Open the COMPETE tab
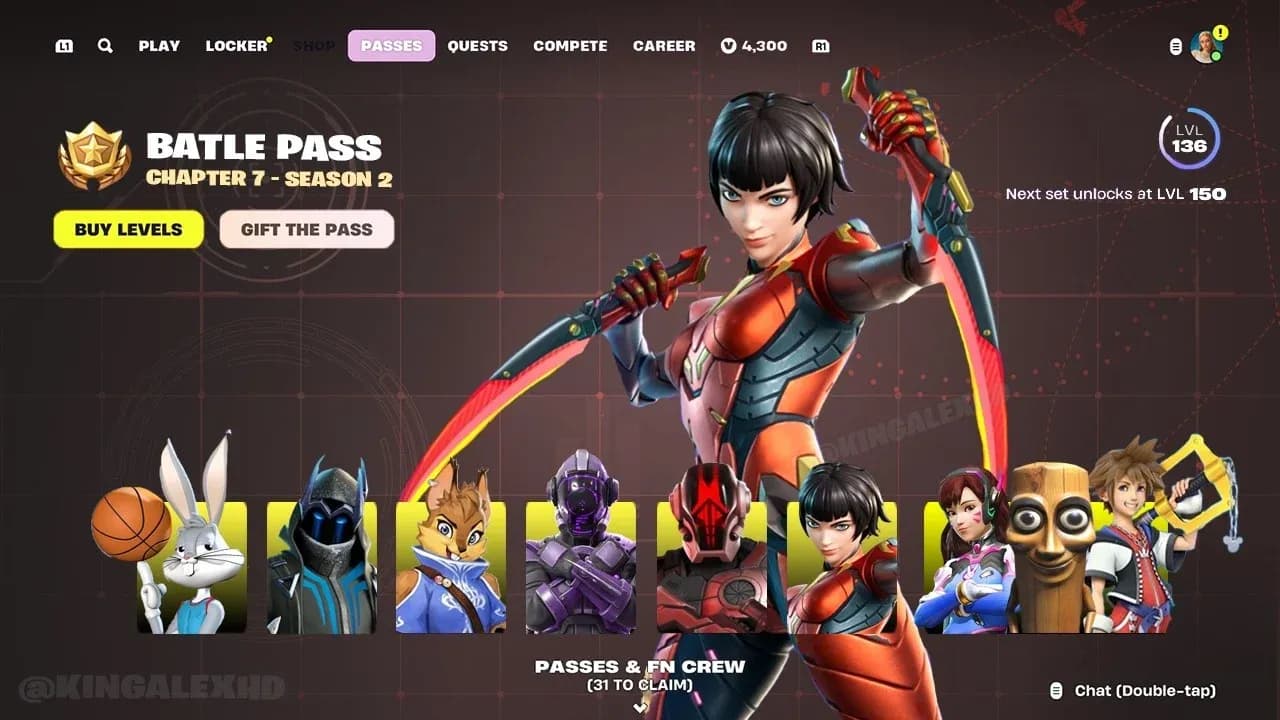 point(570,45)
